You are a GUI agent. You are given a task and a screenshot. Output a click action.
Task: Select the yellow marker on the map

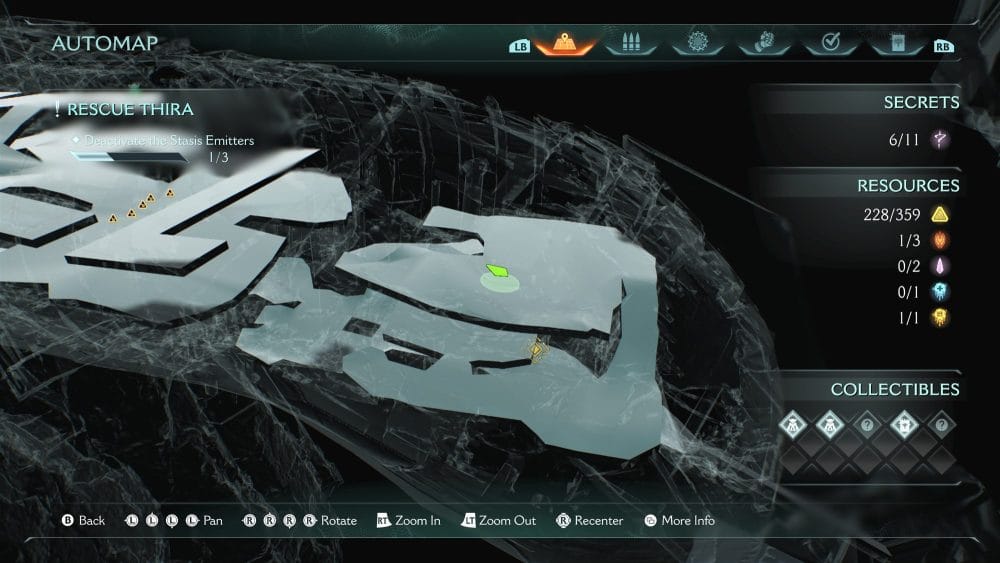(x=539, y=349)
